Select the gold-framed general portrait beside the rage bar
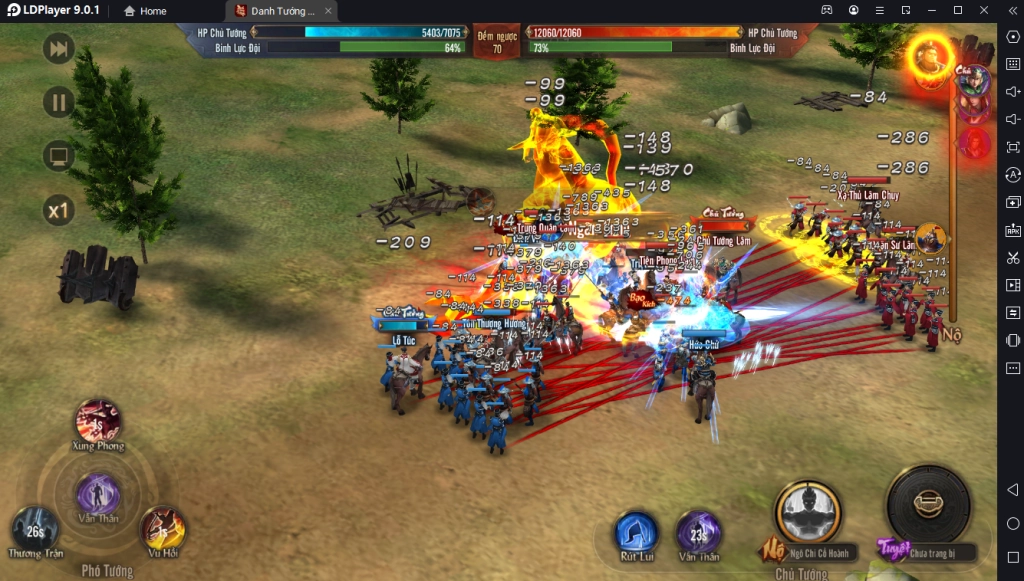This screenshot has height=581, width=1024. click(931, 238)
